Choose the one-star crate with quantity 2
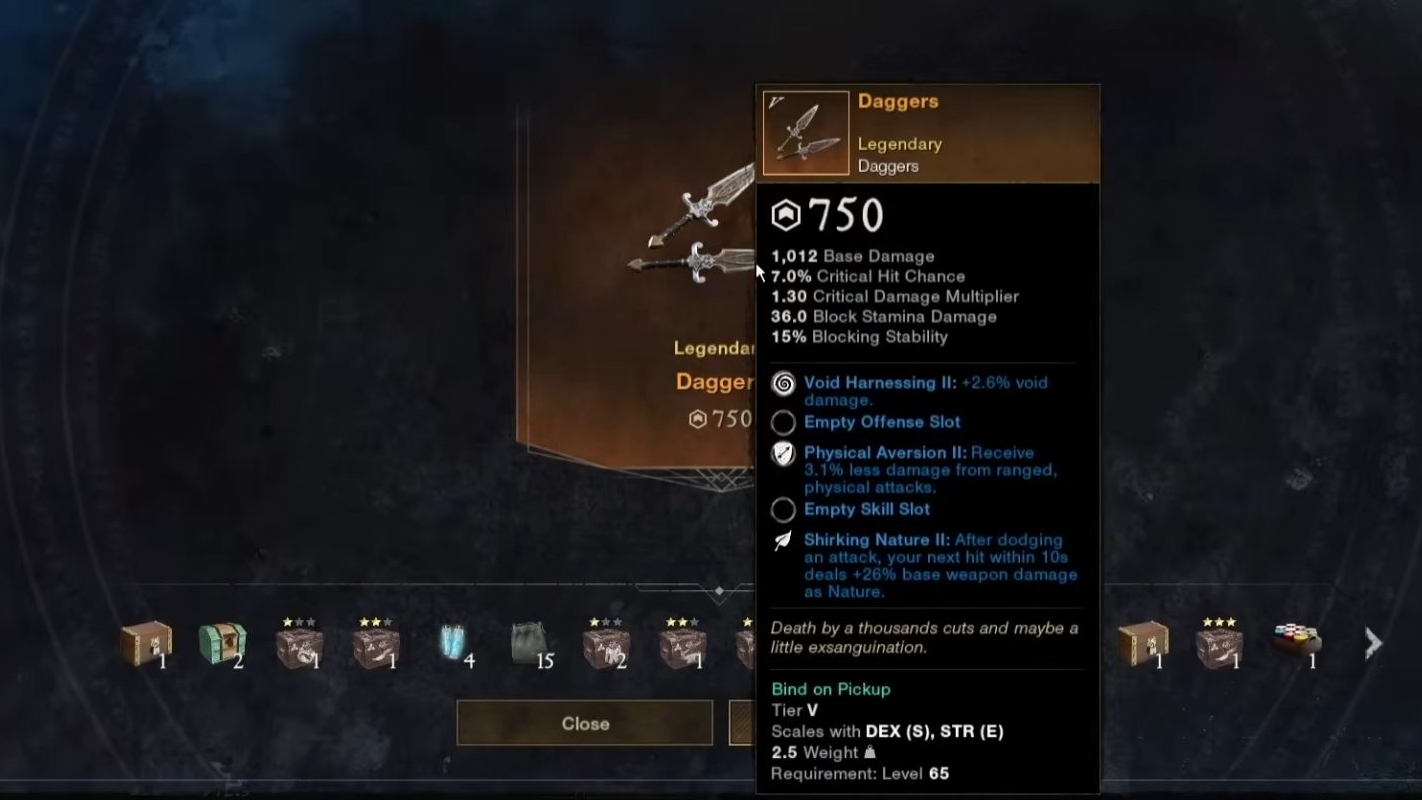The height and width of the screenshot is (800, 1422). [605, 645]
